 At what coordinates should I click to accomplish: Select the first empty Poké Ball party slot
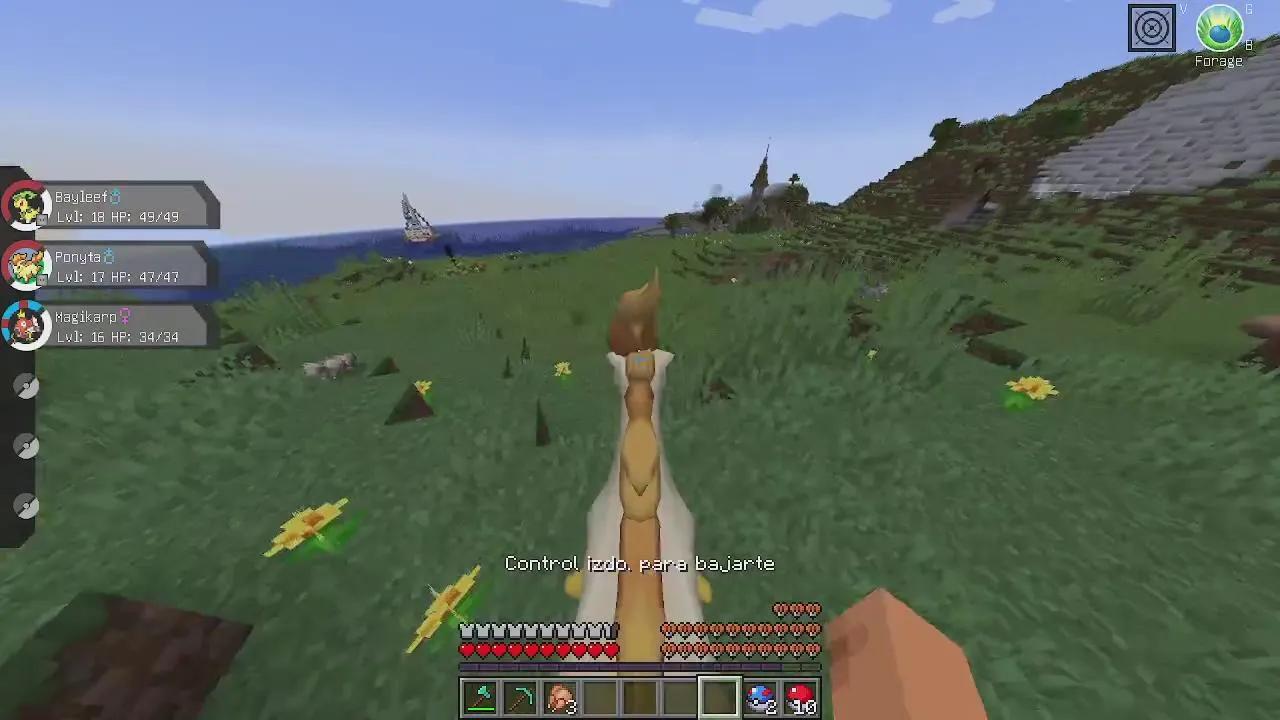click(x=27, y=386)
